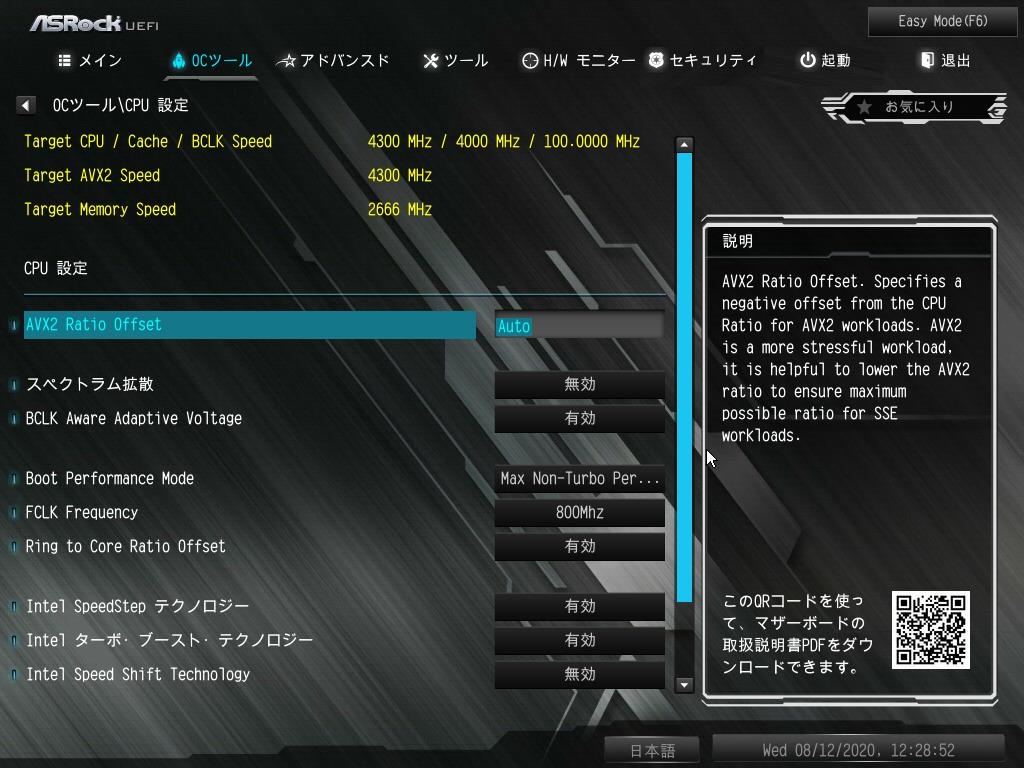This screenshot has width=1024, height=768.
Task: Edit the AVX2 Ratio Offset Auto field
Action: click(579, 326)
